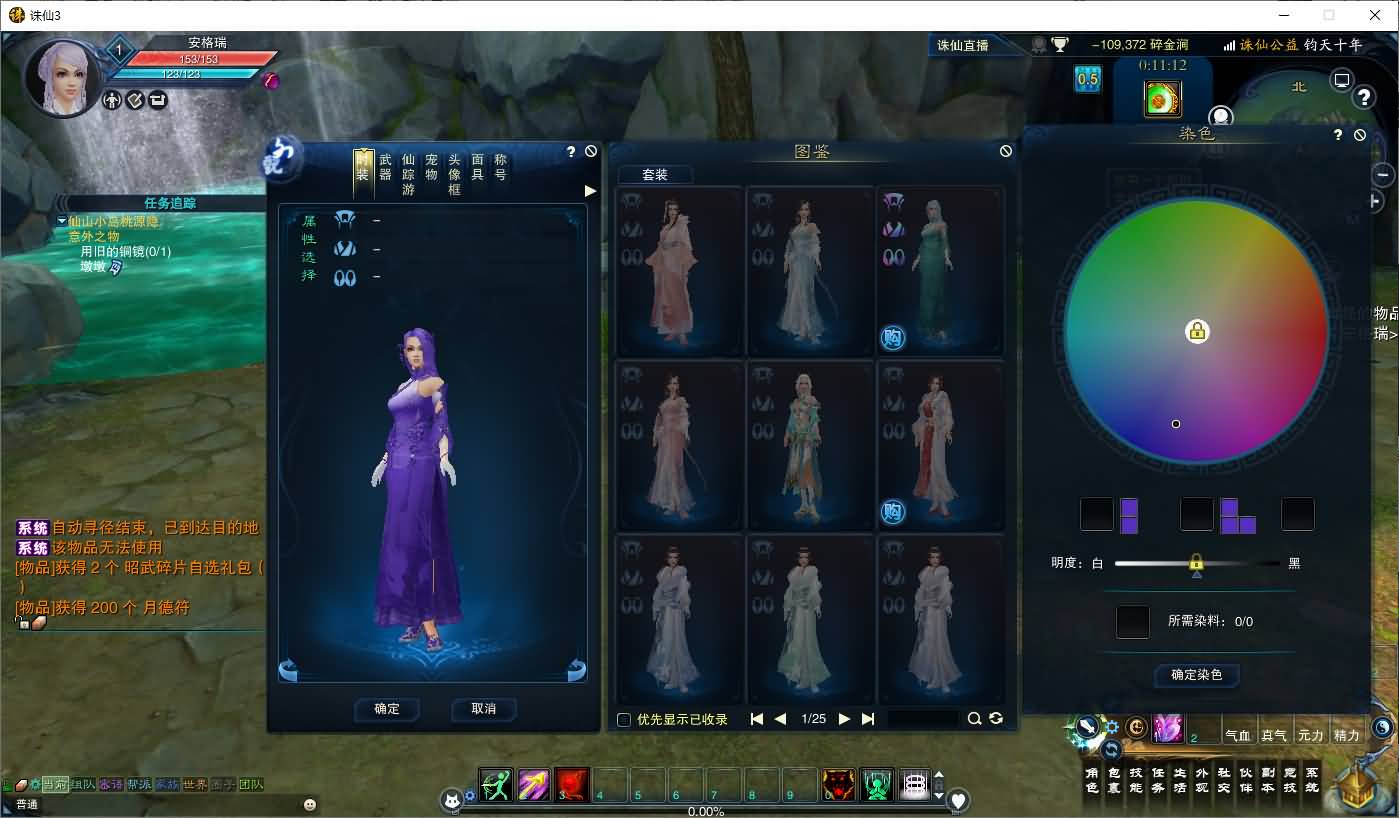Go to next page of the catalog
The width and height of the screenshot is (1399, 818).
844,719
